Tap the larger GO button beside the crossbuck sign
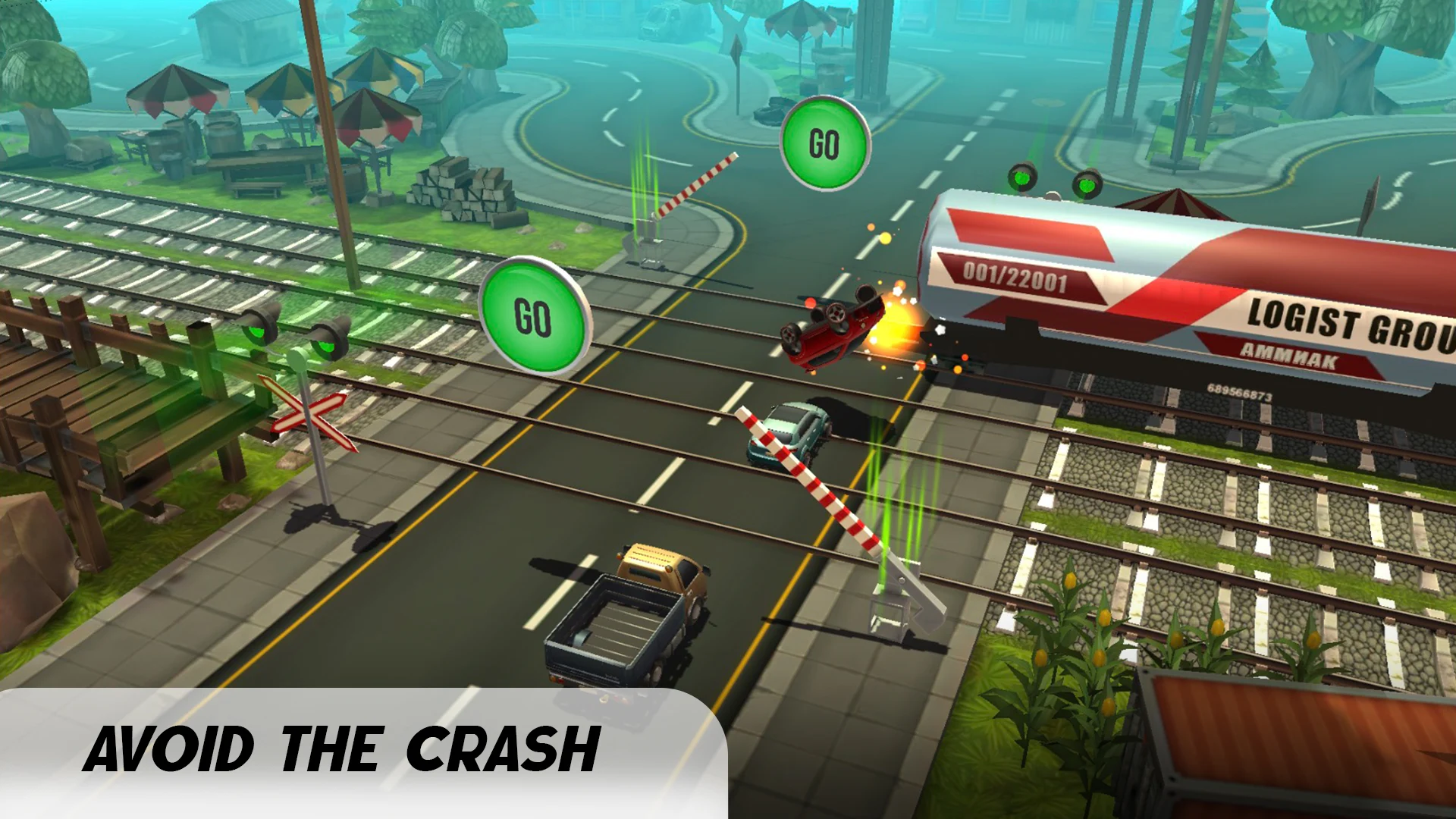The height and width of the screenshot is (819, 1456). pyautogui.click(x=534, y=317)
